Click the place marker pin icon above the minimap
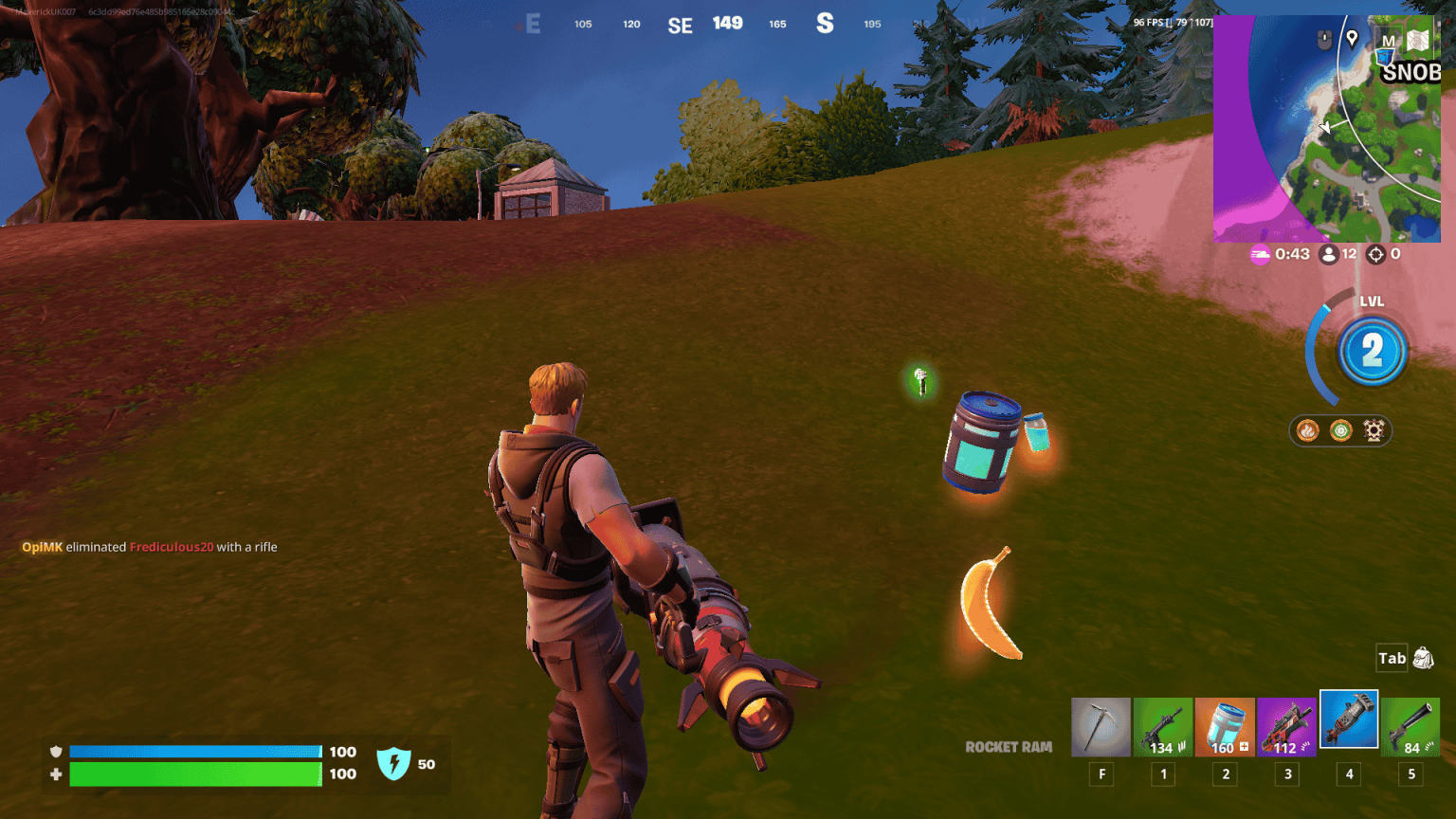This screenshot has height=819, width=1456. tap(1350, 41)
